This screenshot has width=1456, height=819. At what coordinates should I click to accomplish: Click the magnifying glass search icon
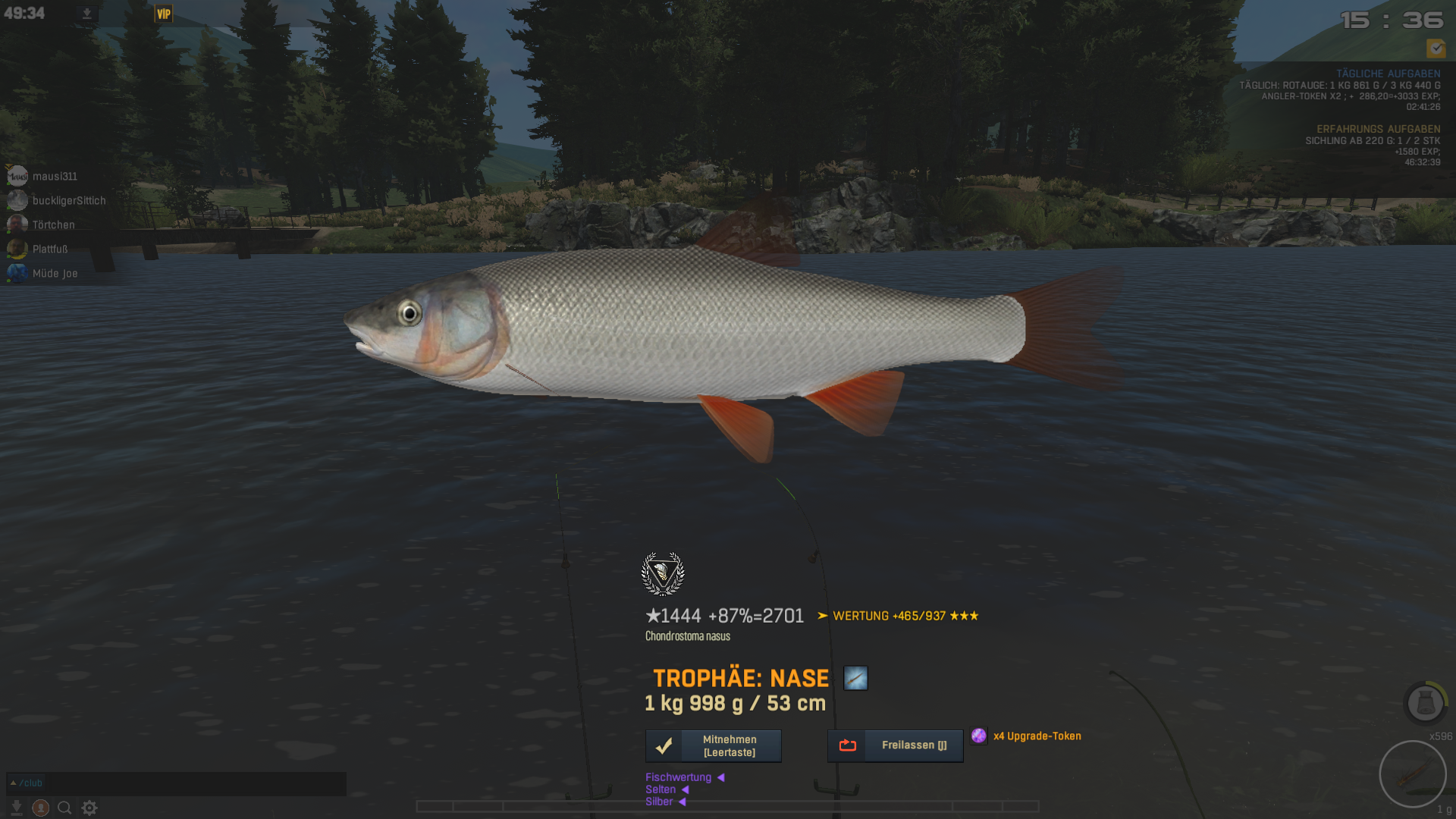64,808
